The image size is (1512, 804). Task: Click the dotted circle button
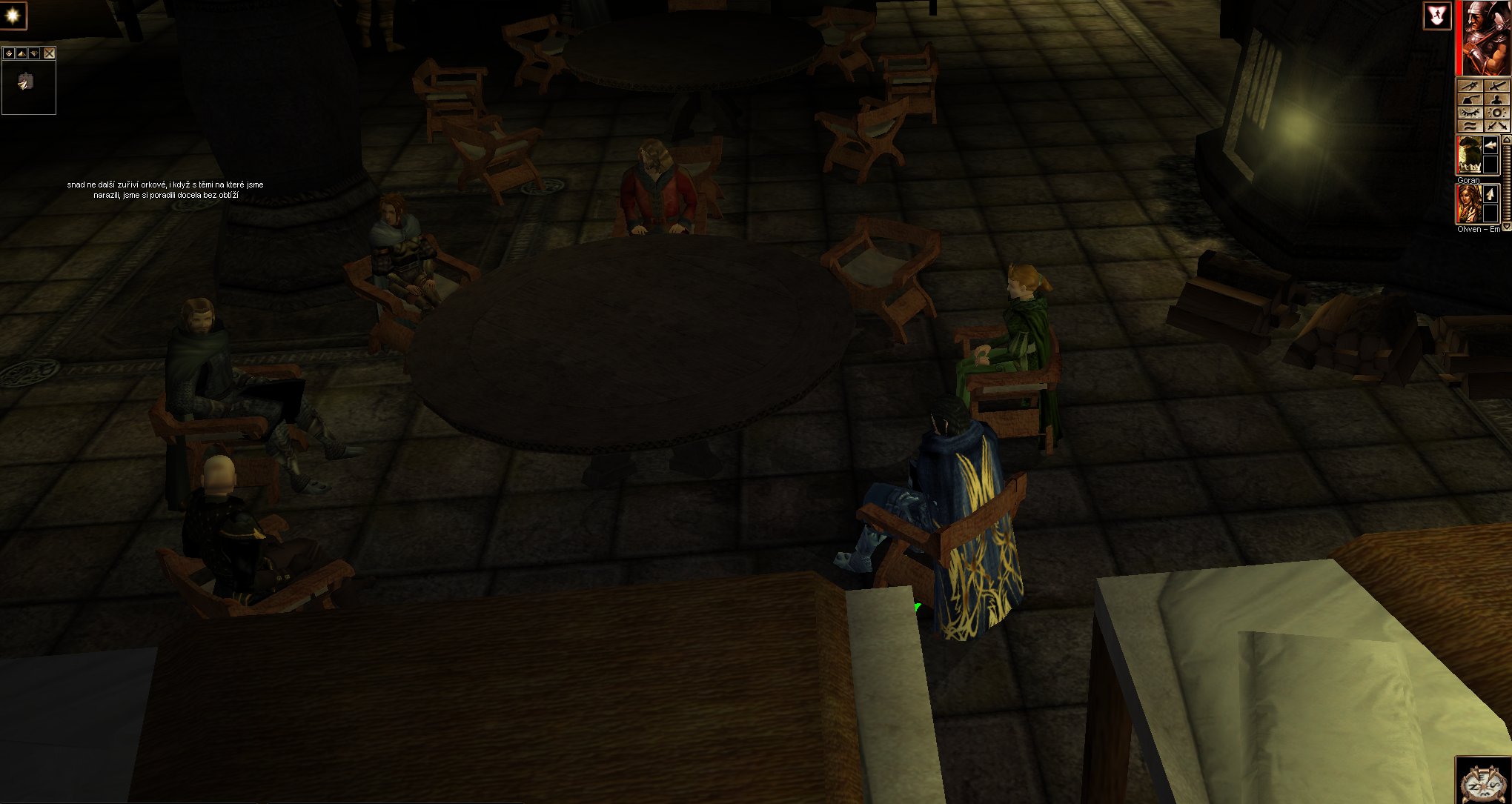coord(1497,113)
